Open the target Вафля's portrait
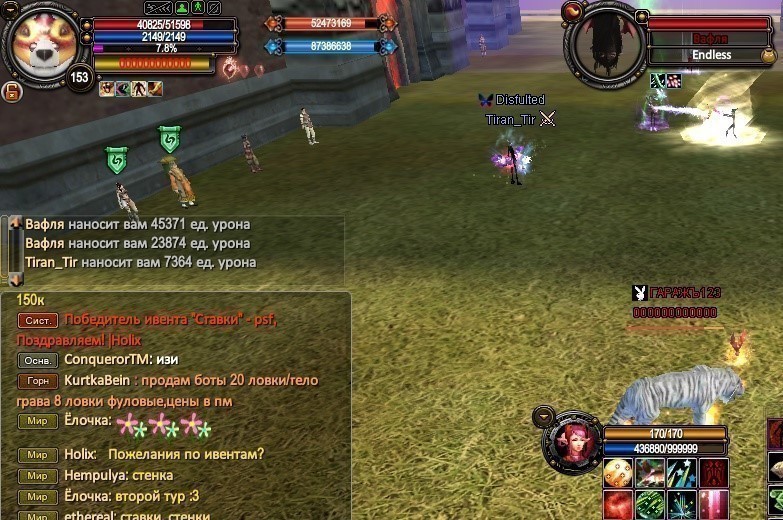Viewport: 783px width, 520px height. (603, 48)
